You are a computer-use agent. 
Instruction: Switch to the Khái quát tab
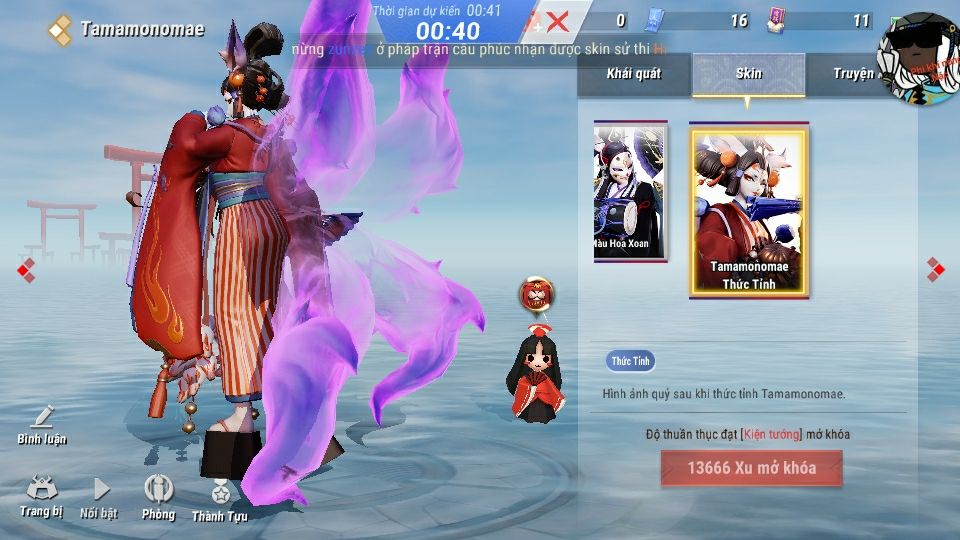point(633,74)
